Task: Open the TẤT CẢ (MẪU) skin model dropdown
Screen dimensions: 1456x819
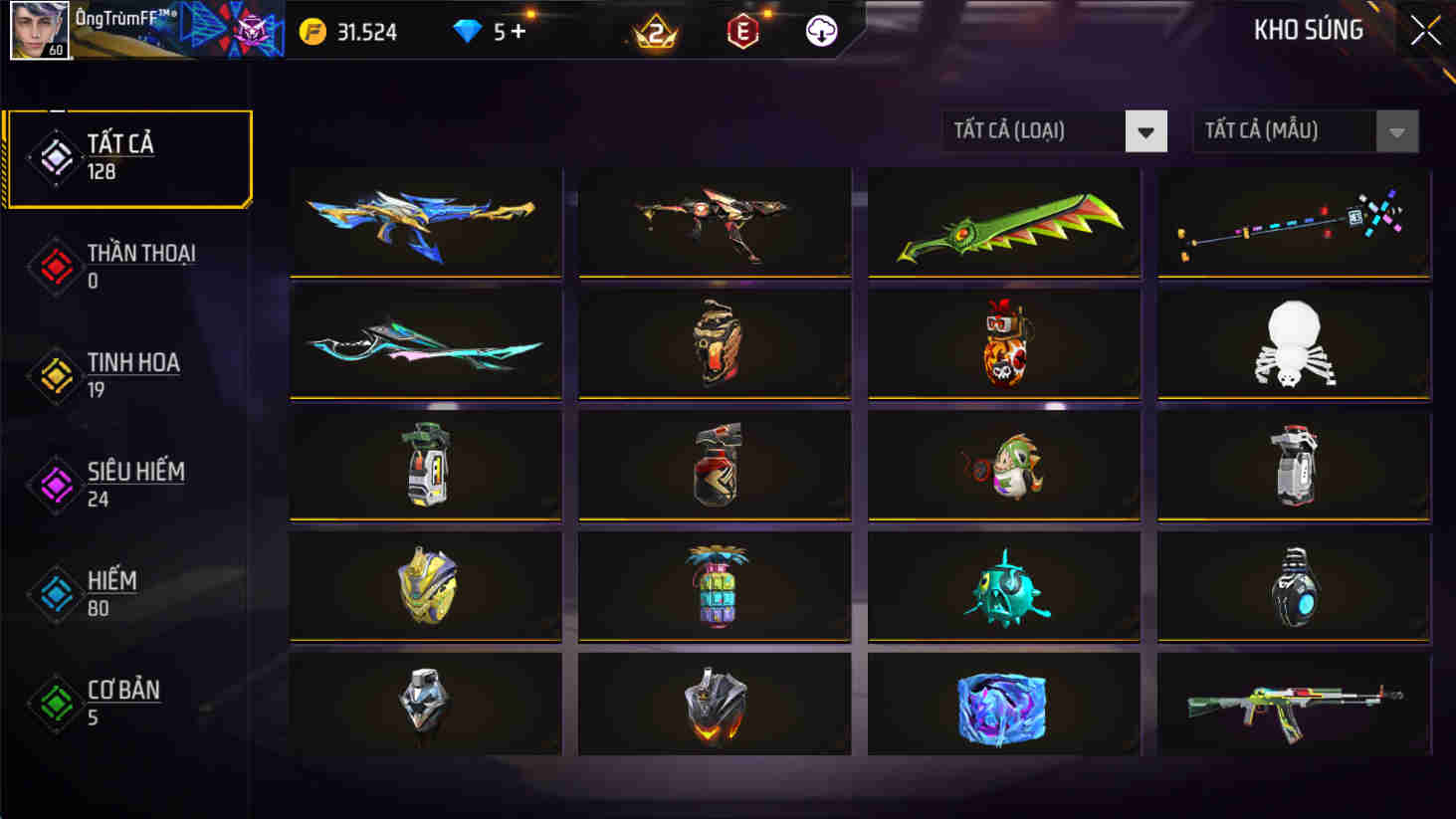Action: [x=1284, y=130]
